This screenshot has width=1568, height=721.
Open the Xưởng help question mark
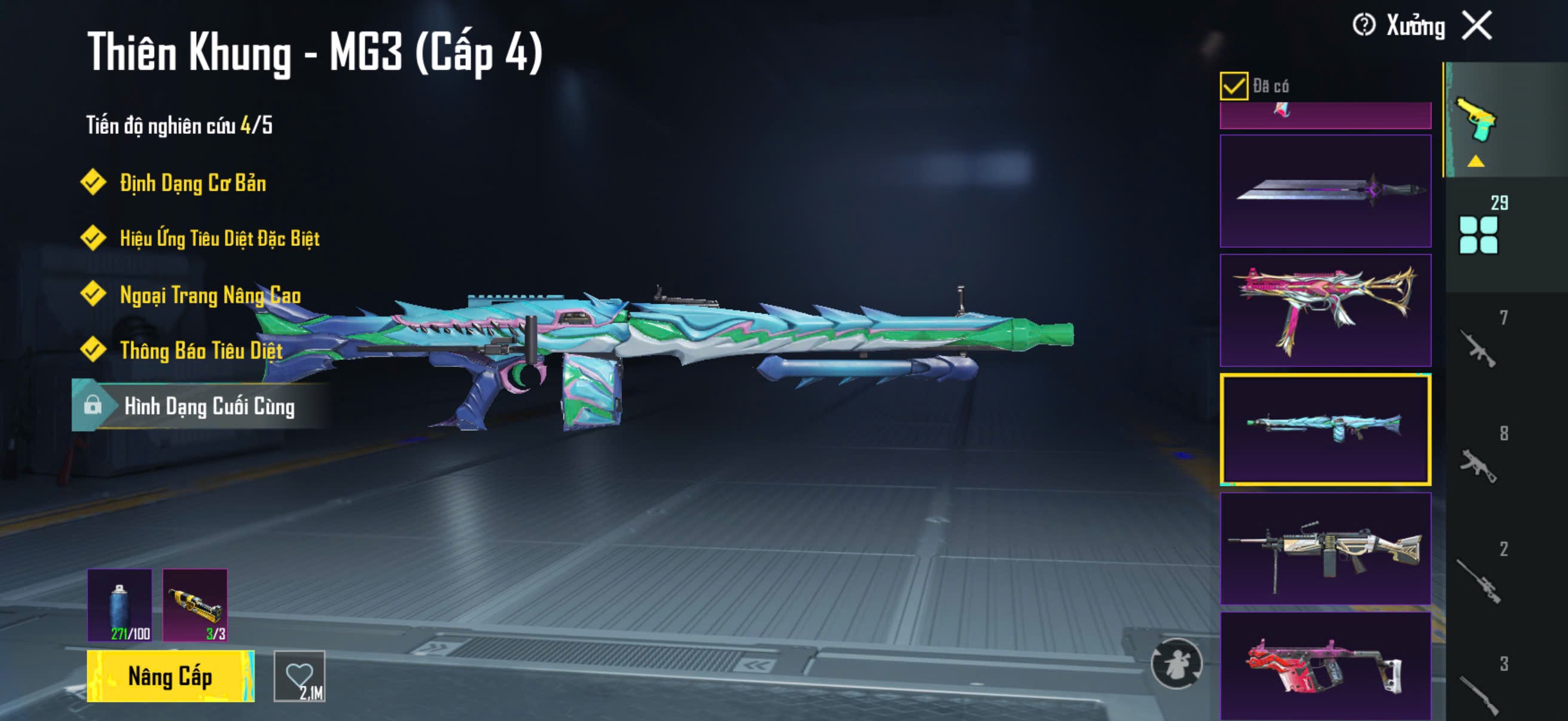[x=1363, y=26]
